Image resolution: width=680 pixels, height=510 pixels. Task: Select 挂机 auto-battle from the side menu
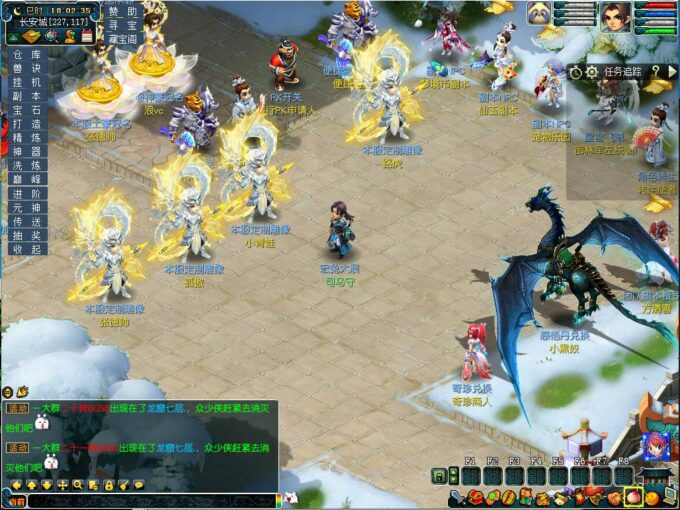click(28, 82)
